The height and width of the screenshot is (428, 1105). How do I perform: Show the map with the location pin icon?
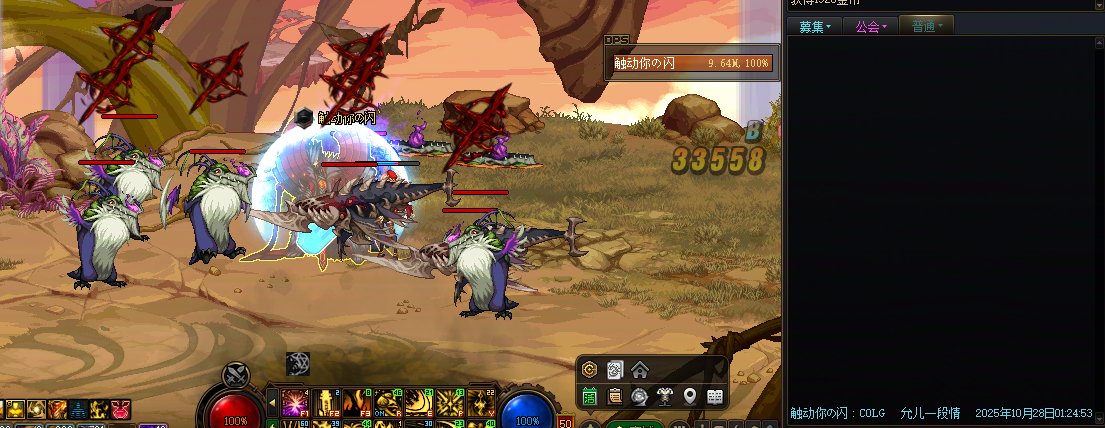click(x=690, y=396)
